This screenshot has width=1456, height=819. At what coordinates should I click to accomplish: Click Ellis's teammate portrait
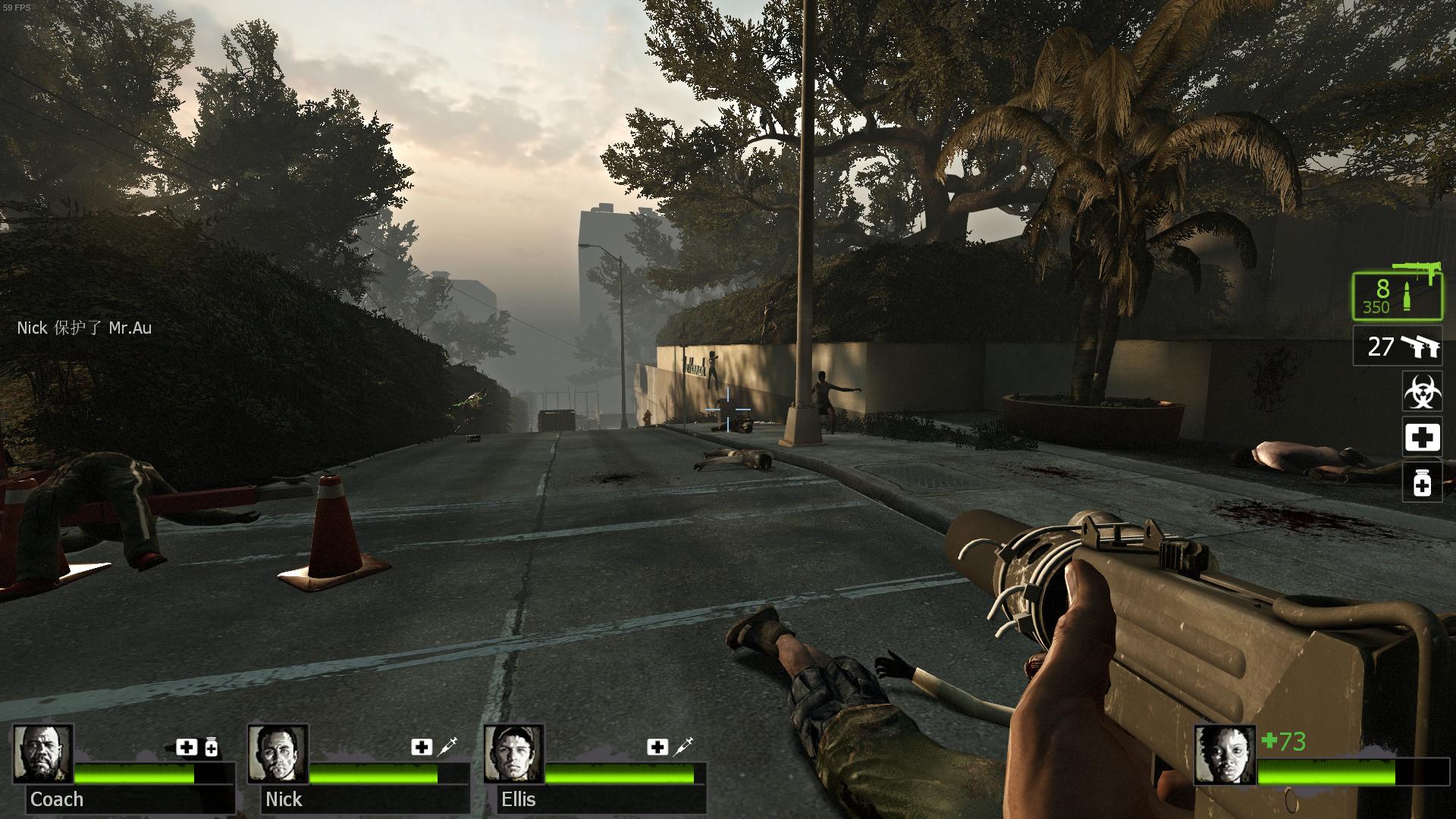tap(514, 754)
